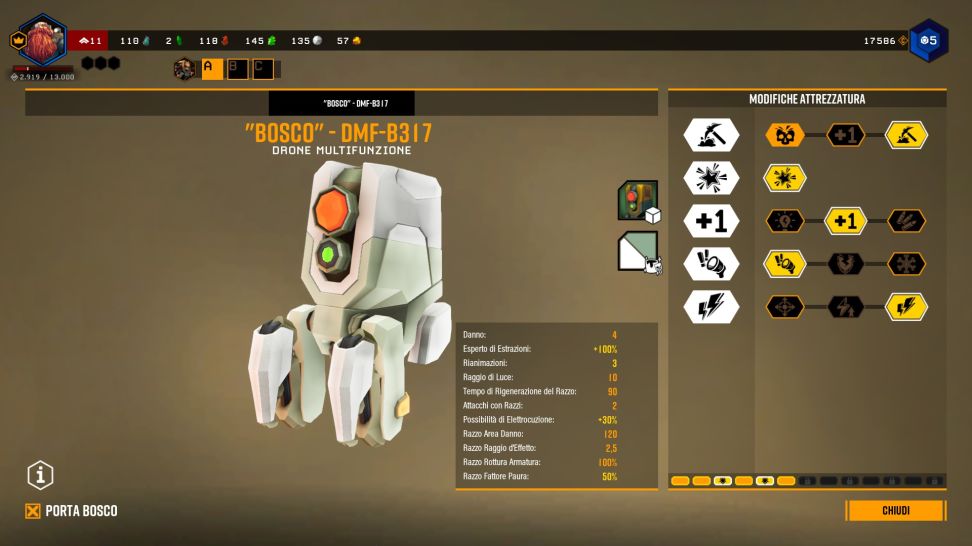Select the orange skull upgrade
This screenshot has height=546, width=972.
point(785,135)
